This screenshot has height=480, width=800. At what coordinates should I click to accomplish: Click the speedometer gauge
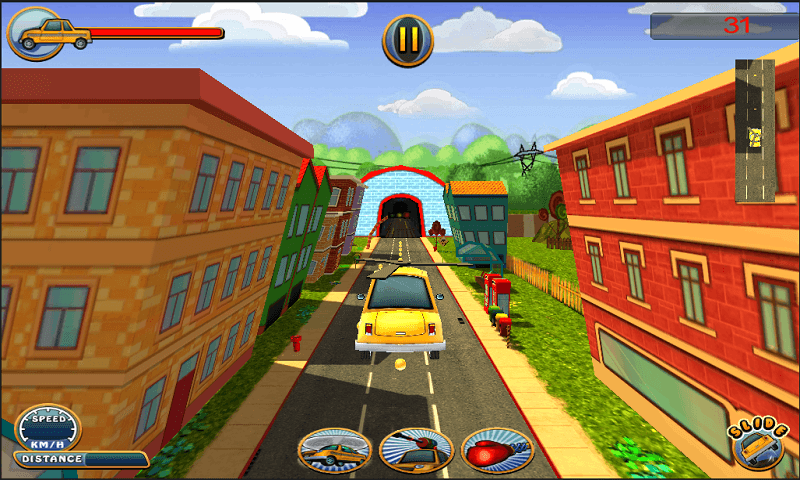click(48, 428)
